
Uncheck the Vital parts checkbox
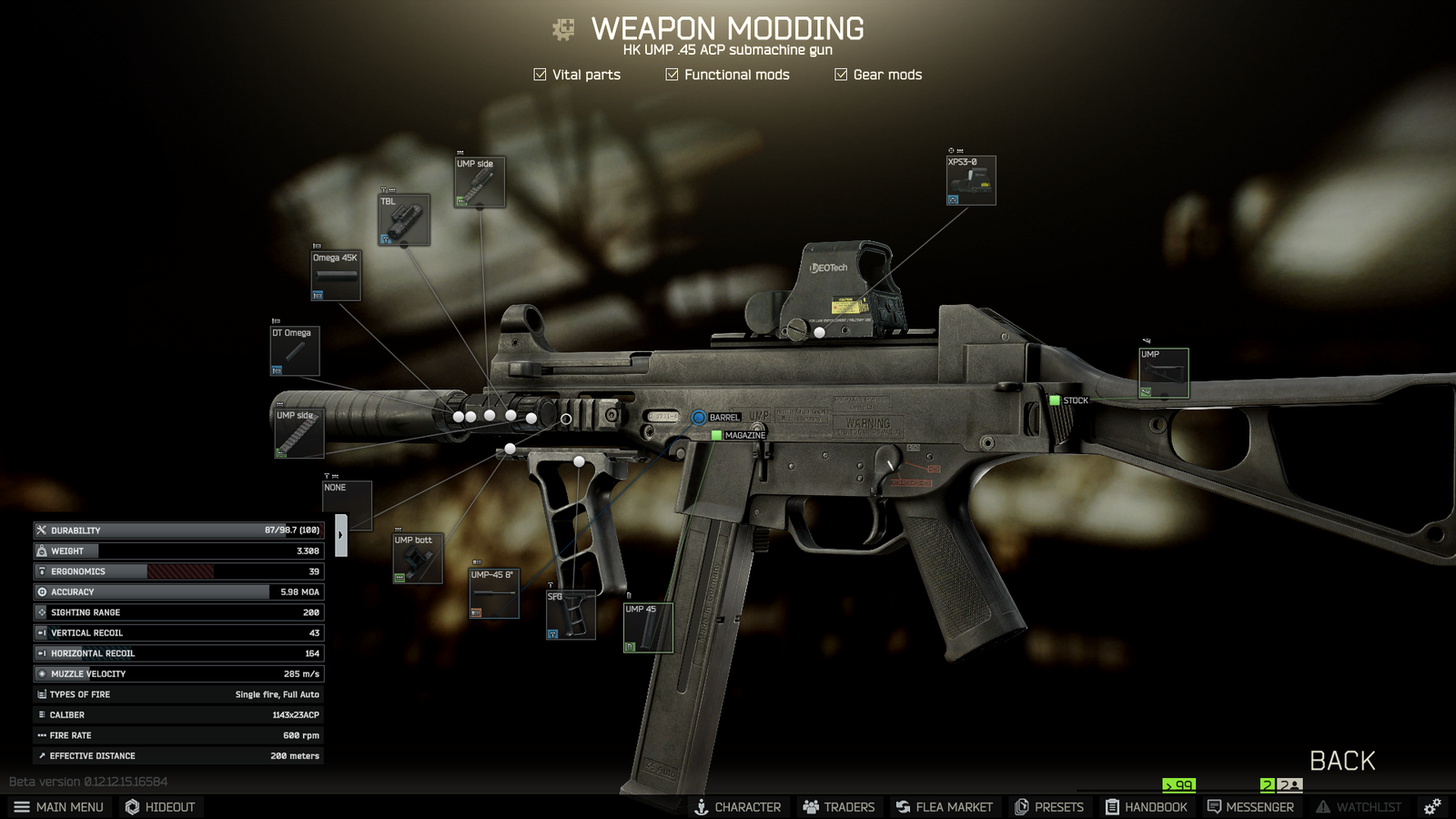pyautogui.click(x=539, y=74)
